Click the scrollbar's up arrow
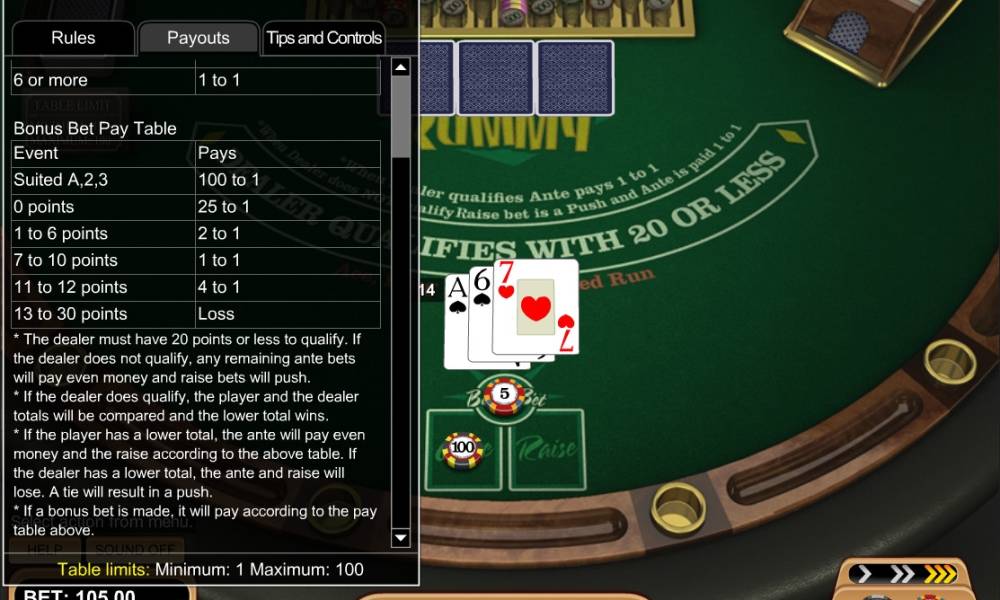1000x600 pixels. pos(401,68)
